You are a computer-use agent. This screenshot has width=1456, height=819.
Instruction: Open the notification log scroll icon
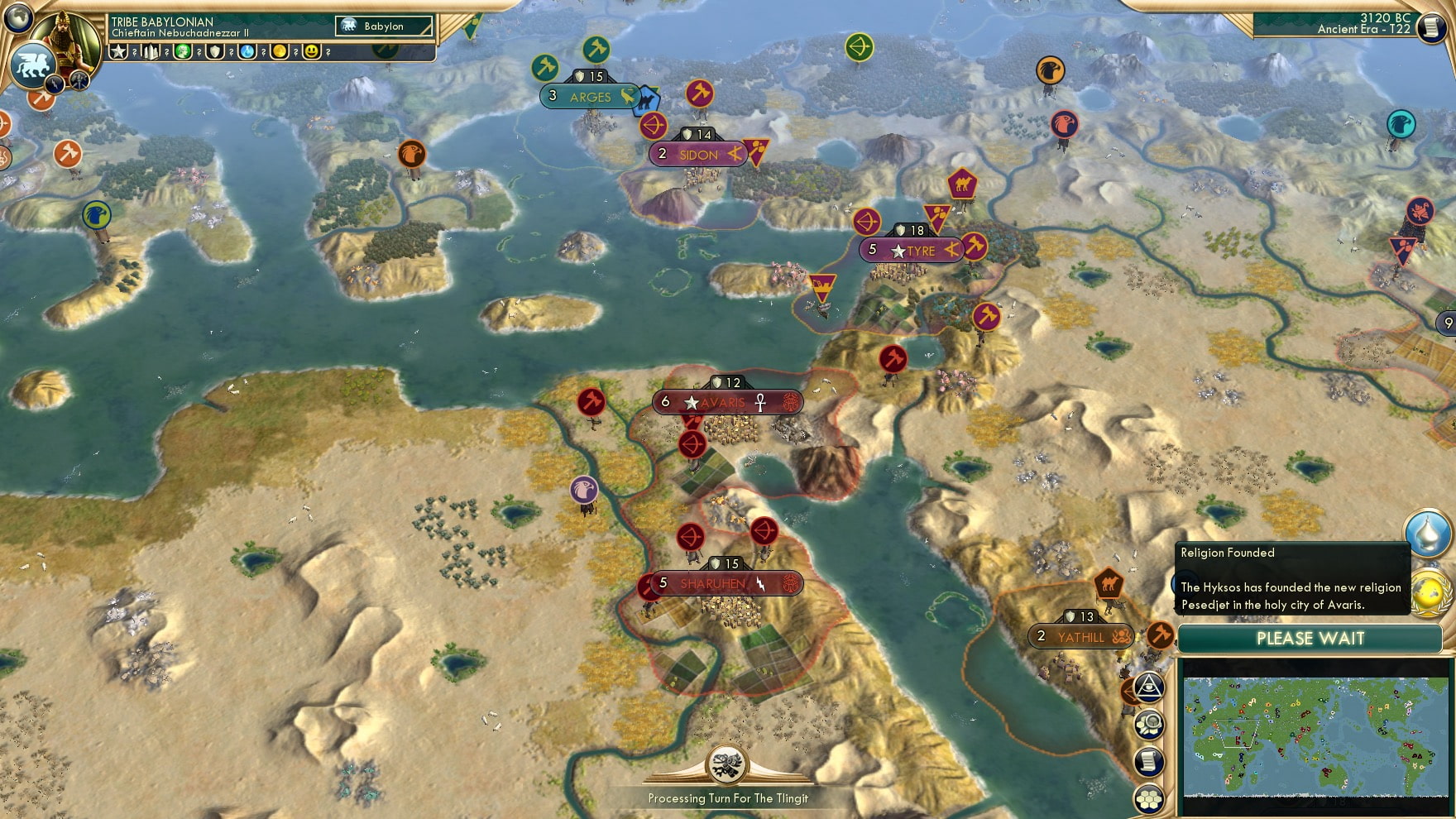coord(1149,761)
